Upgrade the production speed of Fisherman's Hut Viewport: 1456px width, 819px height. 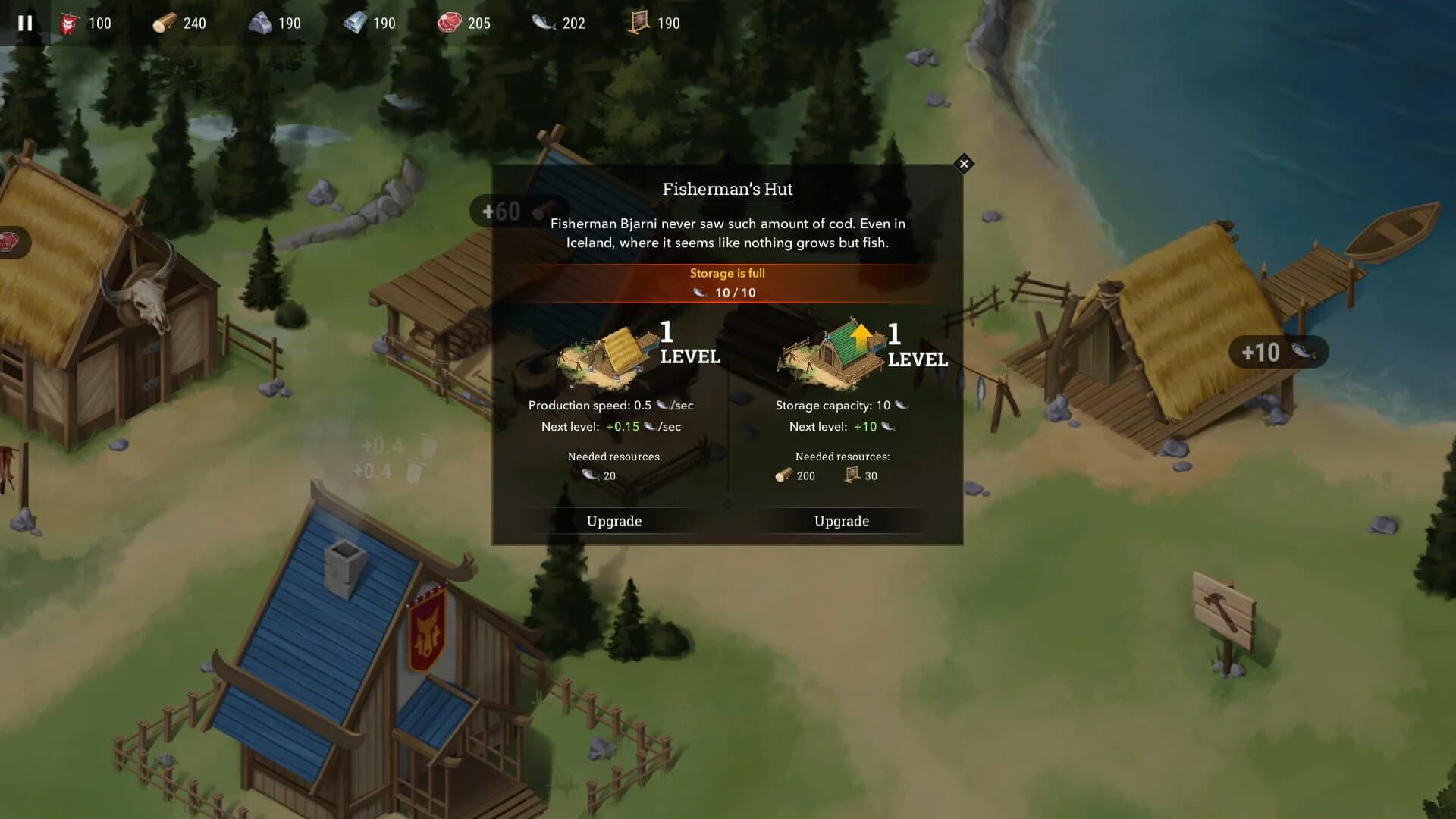point(614,521)
